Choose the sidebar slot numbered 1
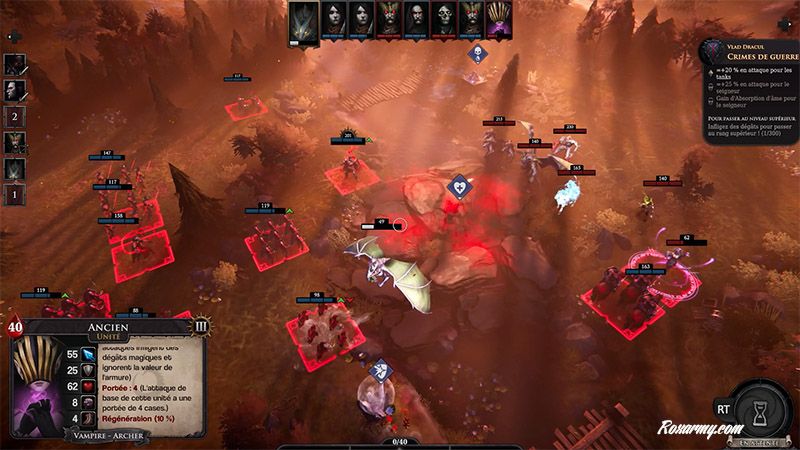The image size is (800, 450). tap(15, 192)
